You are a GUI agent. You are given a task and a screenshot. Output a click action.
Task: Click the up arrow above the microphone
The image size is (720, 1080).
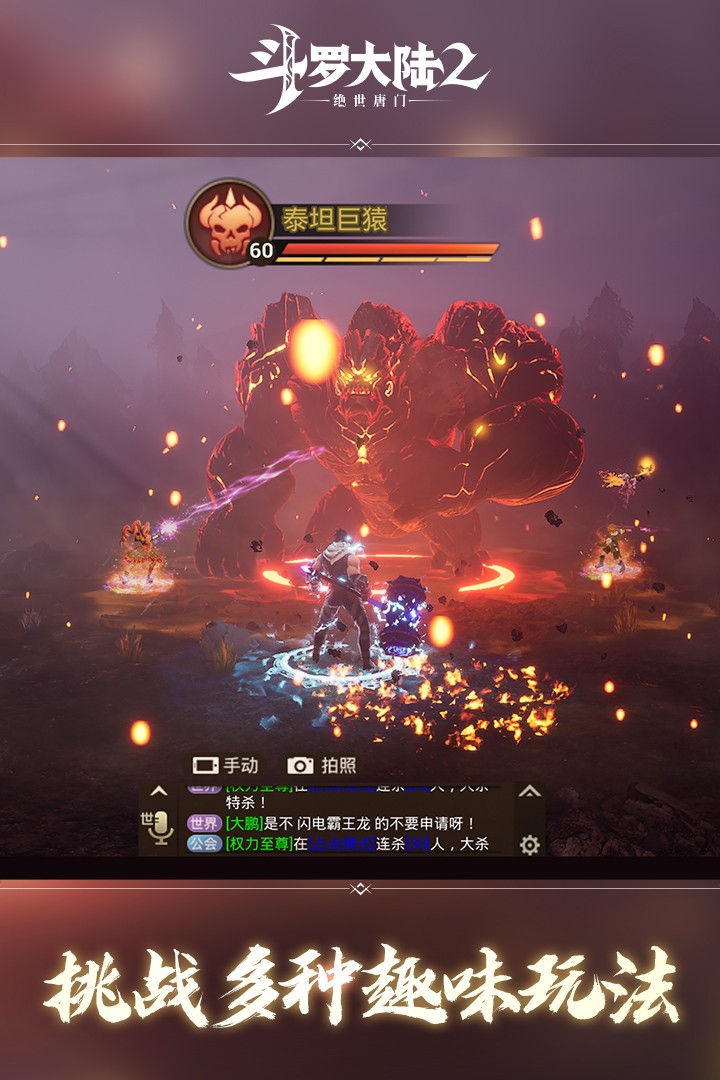click(x=158, y=791)
